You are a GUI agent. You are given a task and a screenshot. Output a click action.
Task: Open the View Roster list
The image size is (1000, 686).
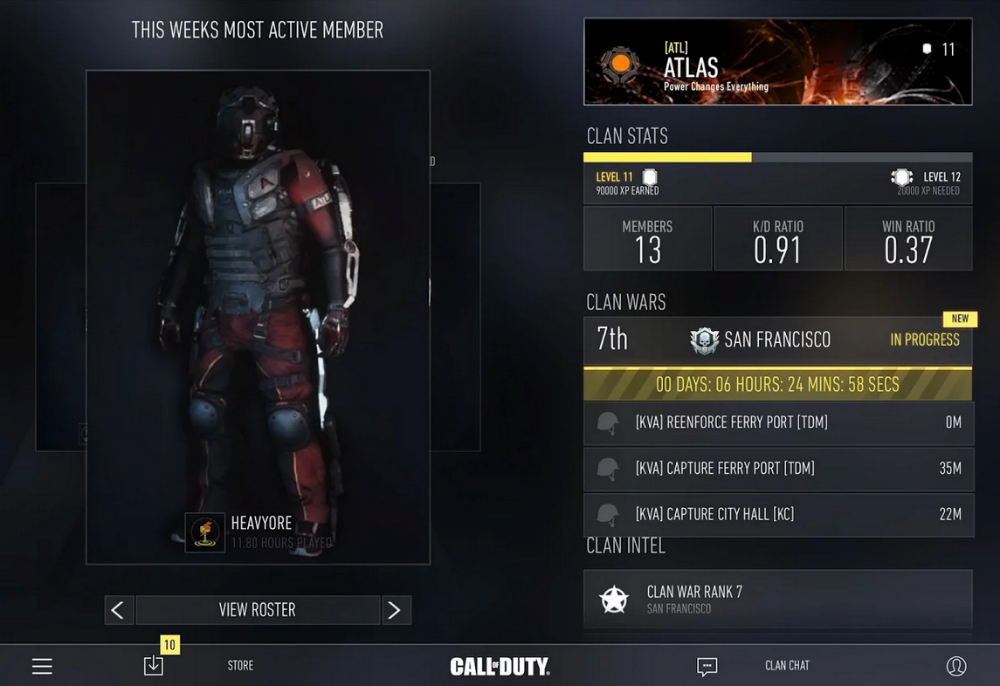click(257, 610)
